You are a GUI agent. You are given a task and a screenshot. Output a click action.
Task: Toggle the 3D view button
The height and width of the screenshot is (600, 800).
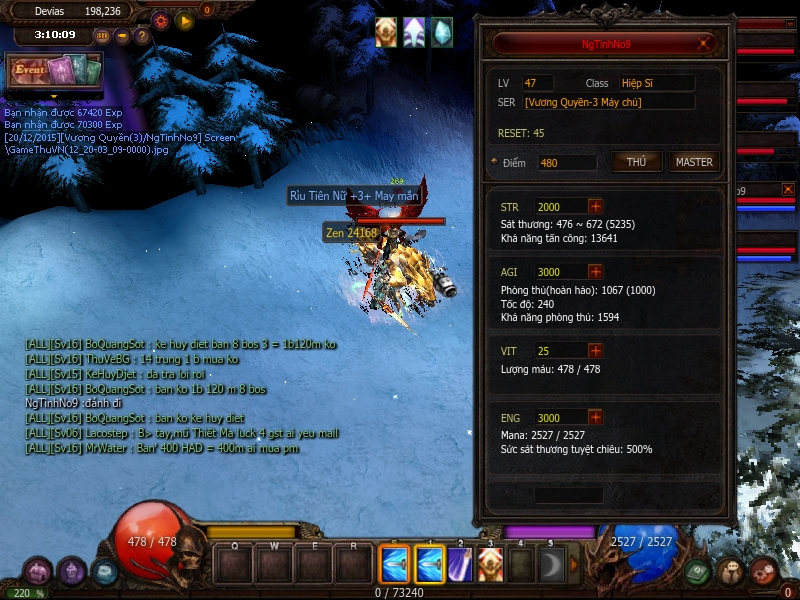102,36
